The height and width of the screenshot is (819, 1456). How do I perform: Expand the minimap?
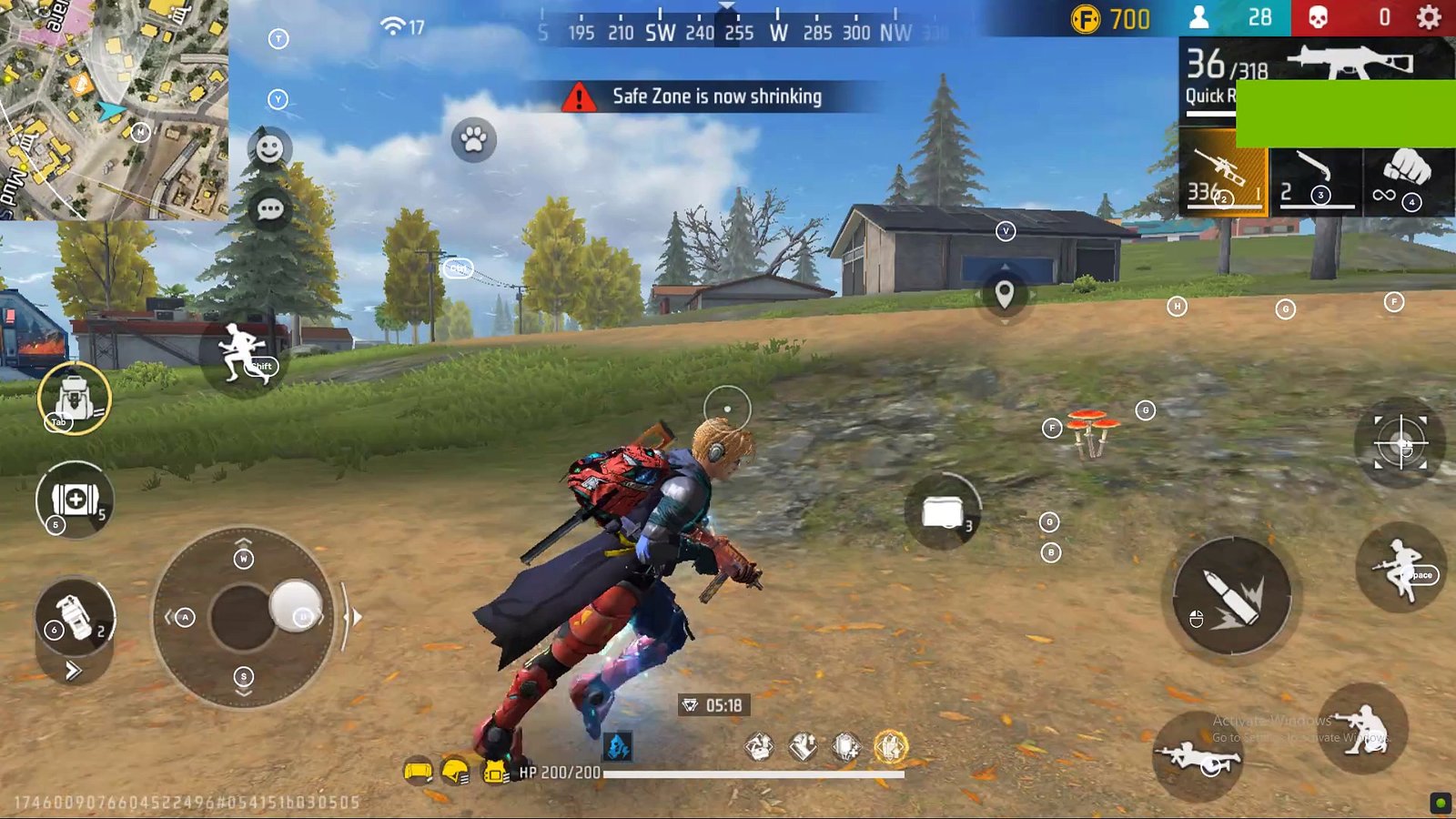tap(114, 109)
